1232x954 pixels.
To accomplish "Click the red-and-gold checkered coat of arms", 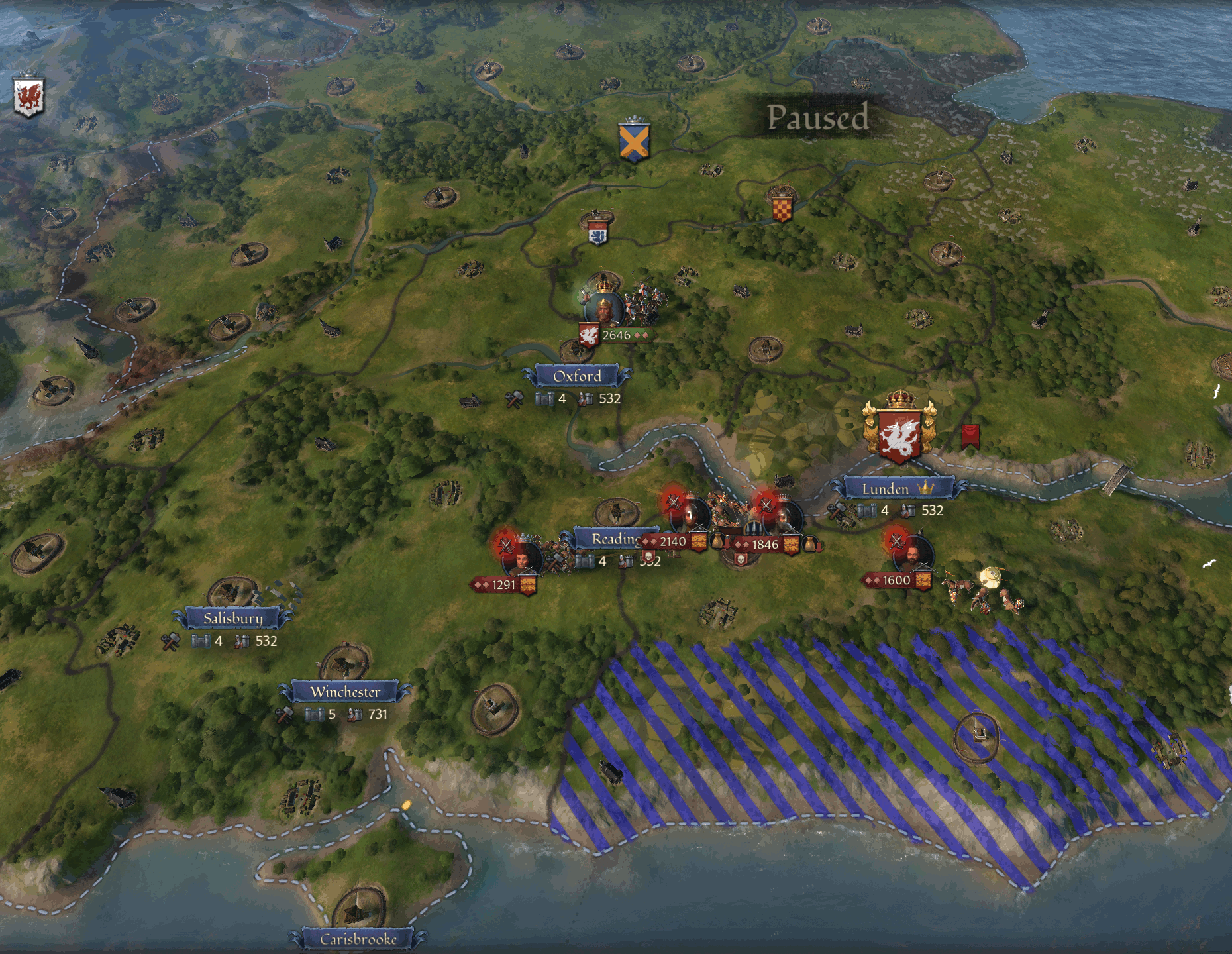I will pos(782,206).
